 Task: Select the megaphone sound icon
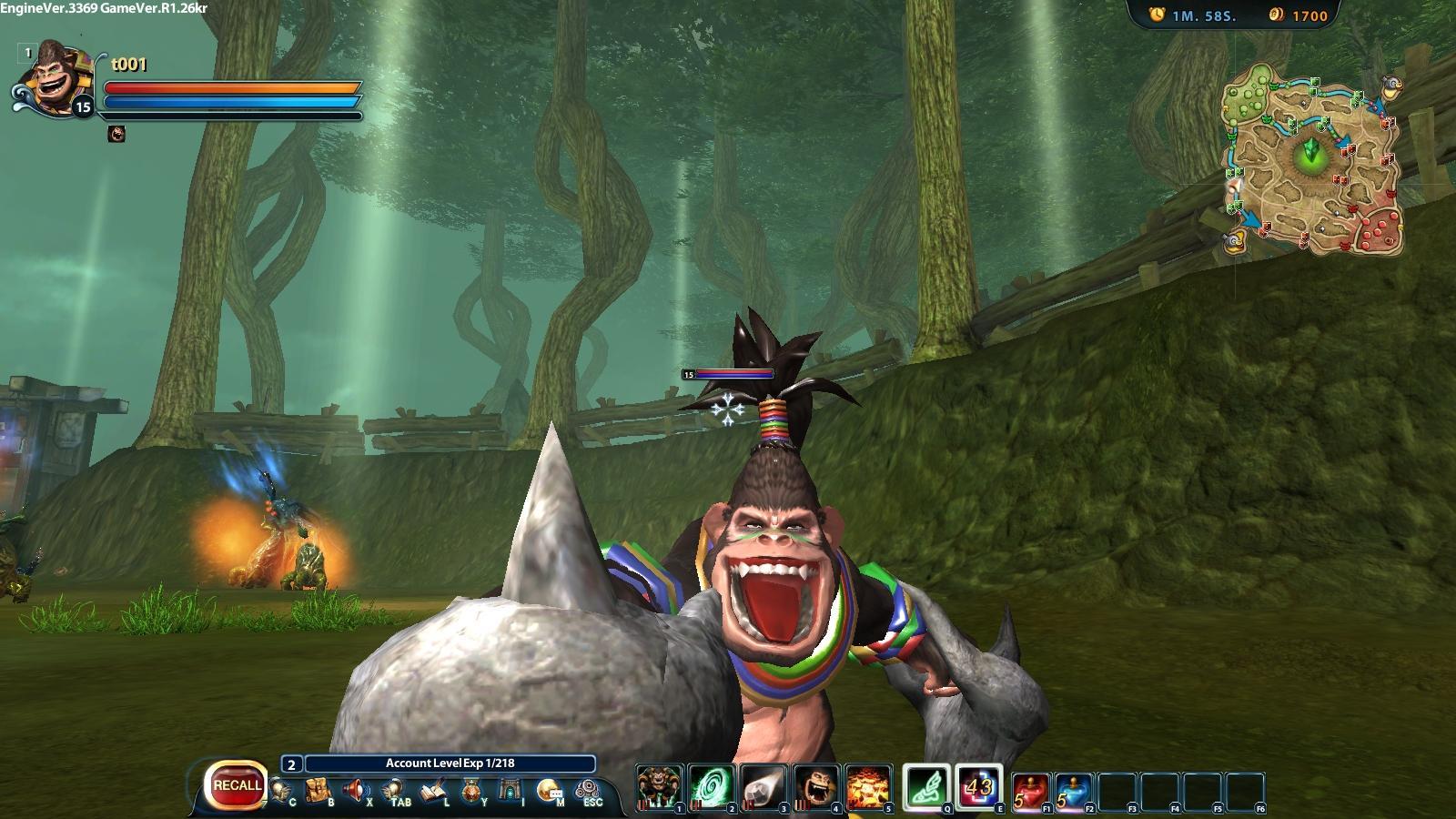[355, 790]
